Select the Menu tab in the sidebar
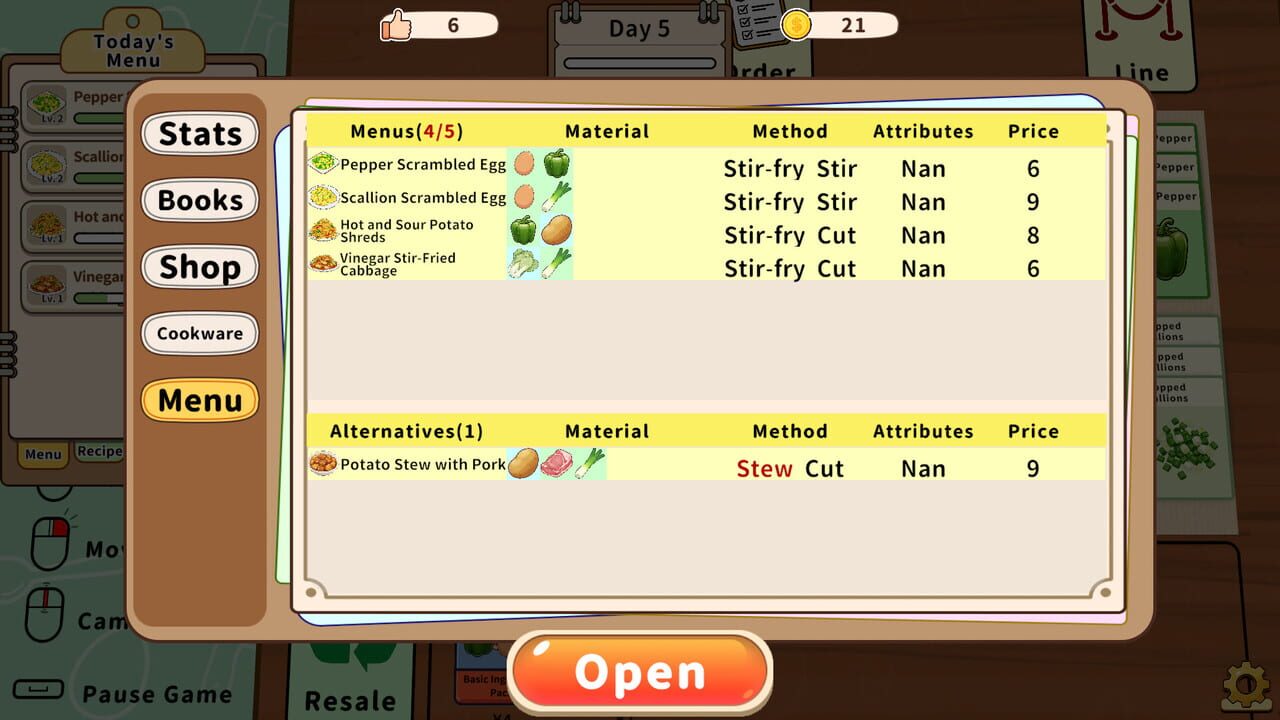This screenshot has height=720, width=1280. click(200, 400)
